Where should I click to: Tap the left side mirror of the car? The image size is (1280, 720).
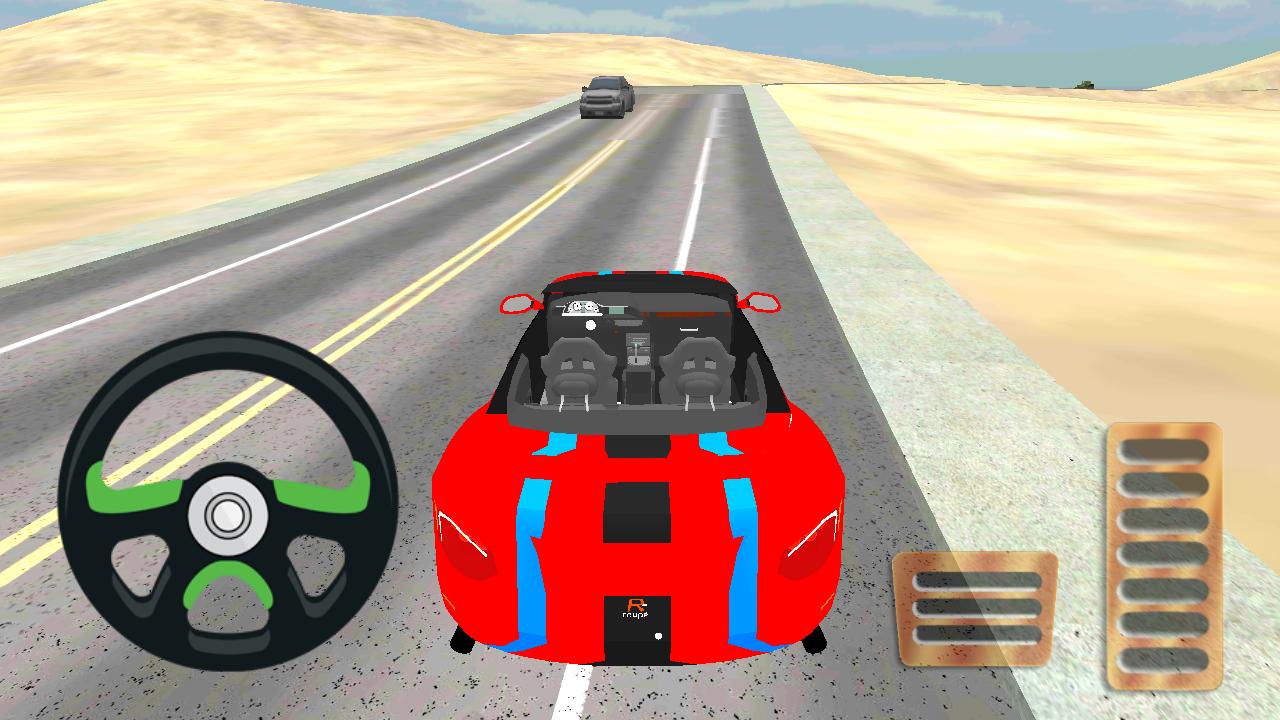(518, 305)
